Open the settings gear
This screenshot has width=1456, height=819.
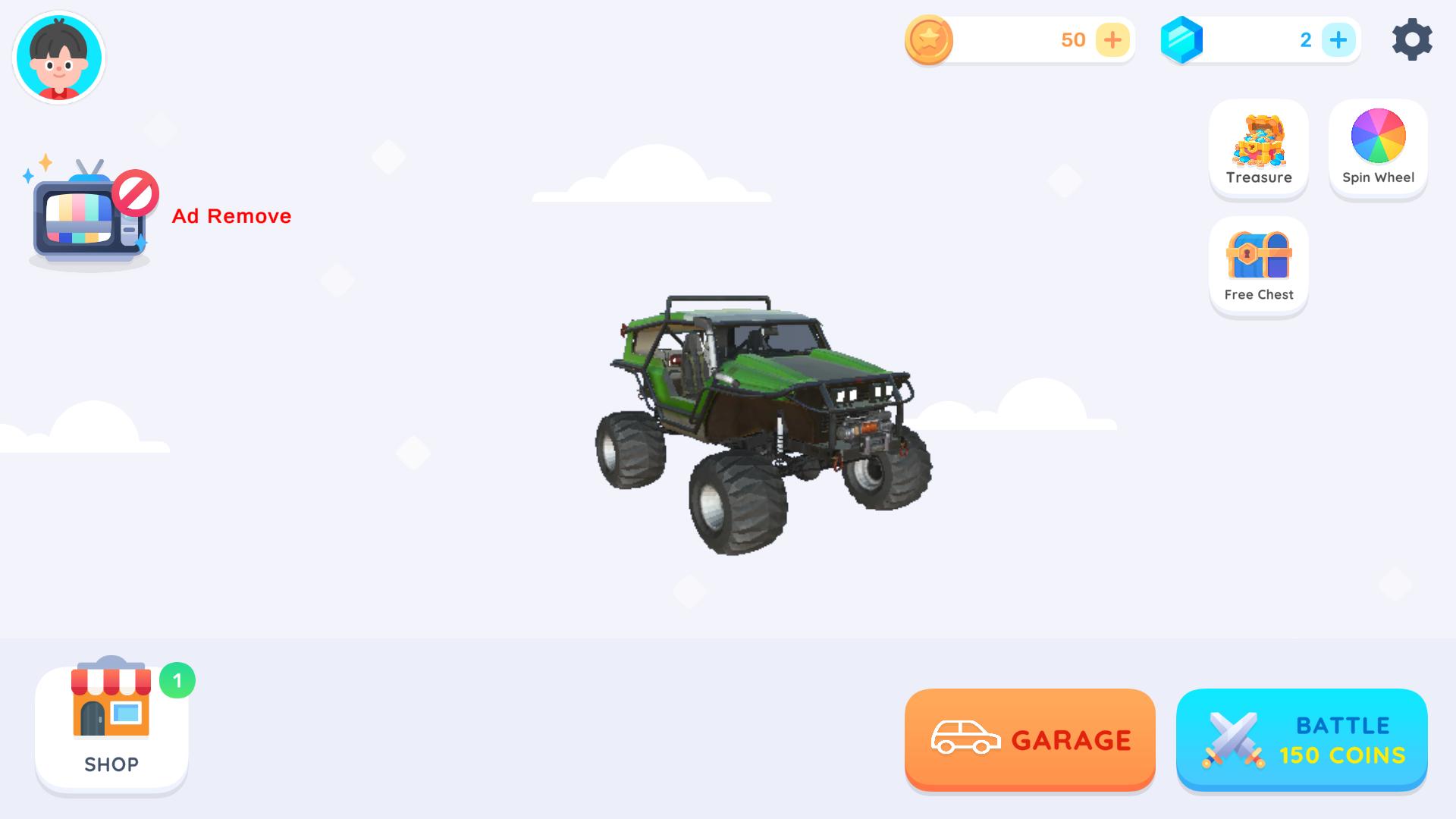1411,40
